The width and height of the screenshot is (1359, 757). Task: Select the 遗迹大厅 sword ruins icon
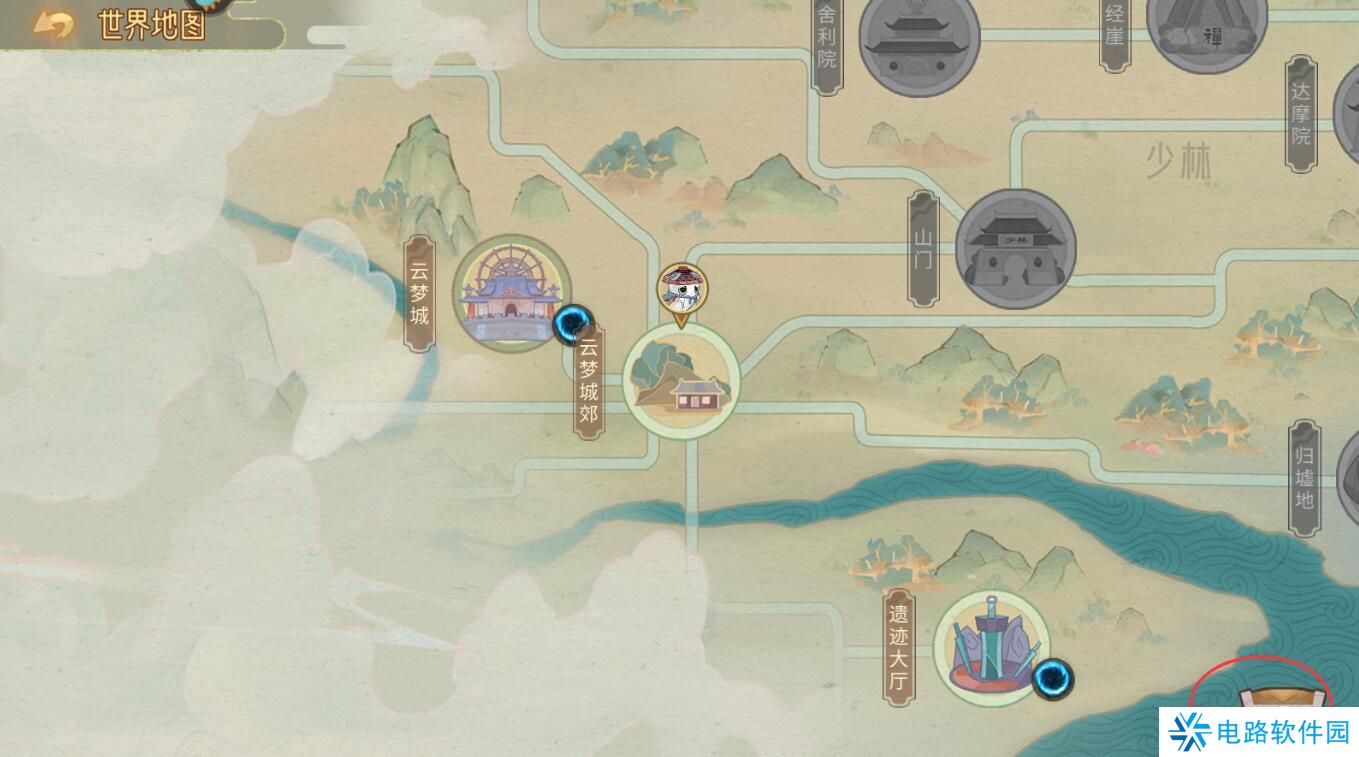point(990,645)
